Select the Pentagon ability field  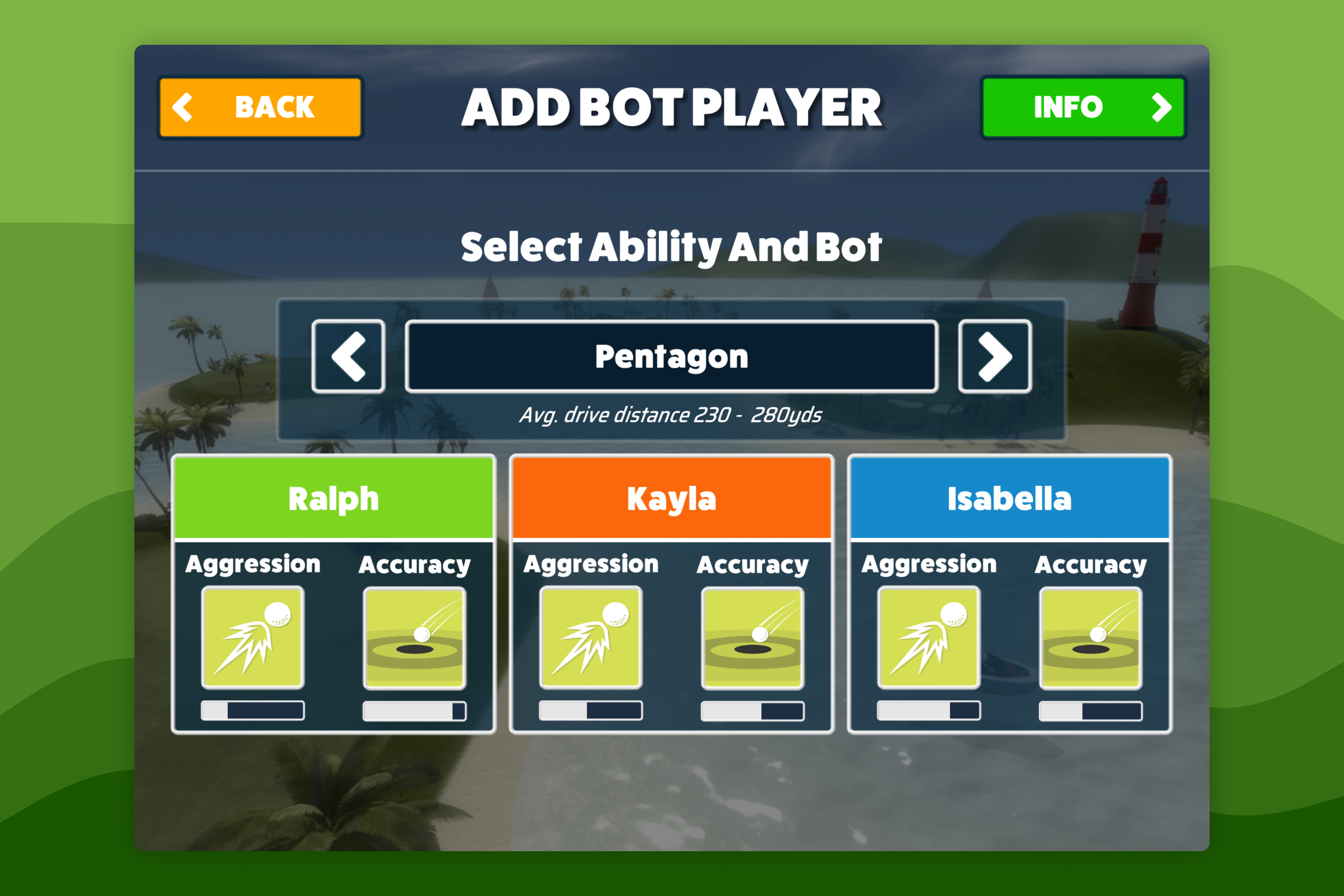tap(671, 356)
